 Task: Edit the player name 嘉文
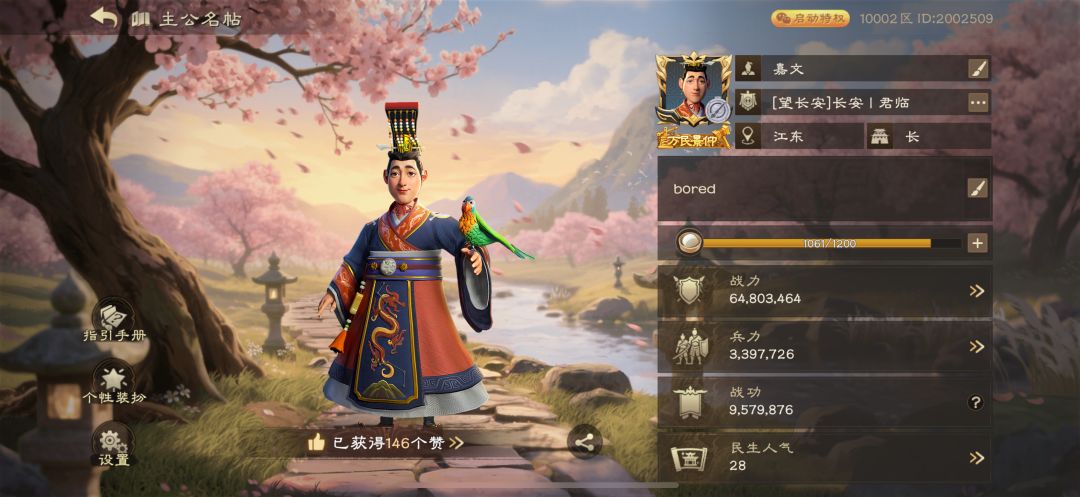click(x=977, y=69)
